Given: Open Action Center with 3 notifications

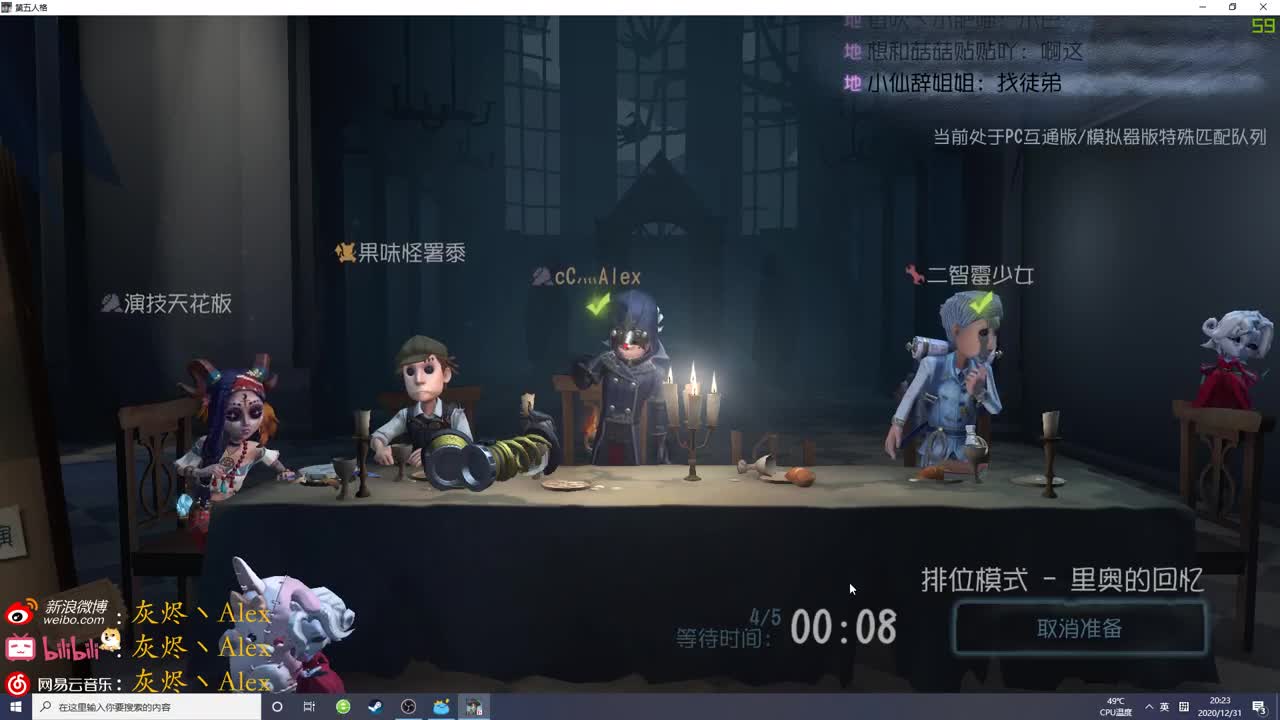Looking at the screenshot, I should [x=1261, y=706].
